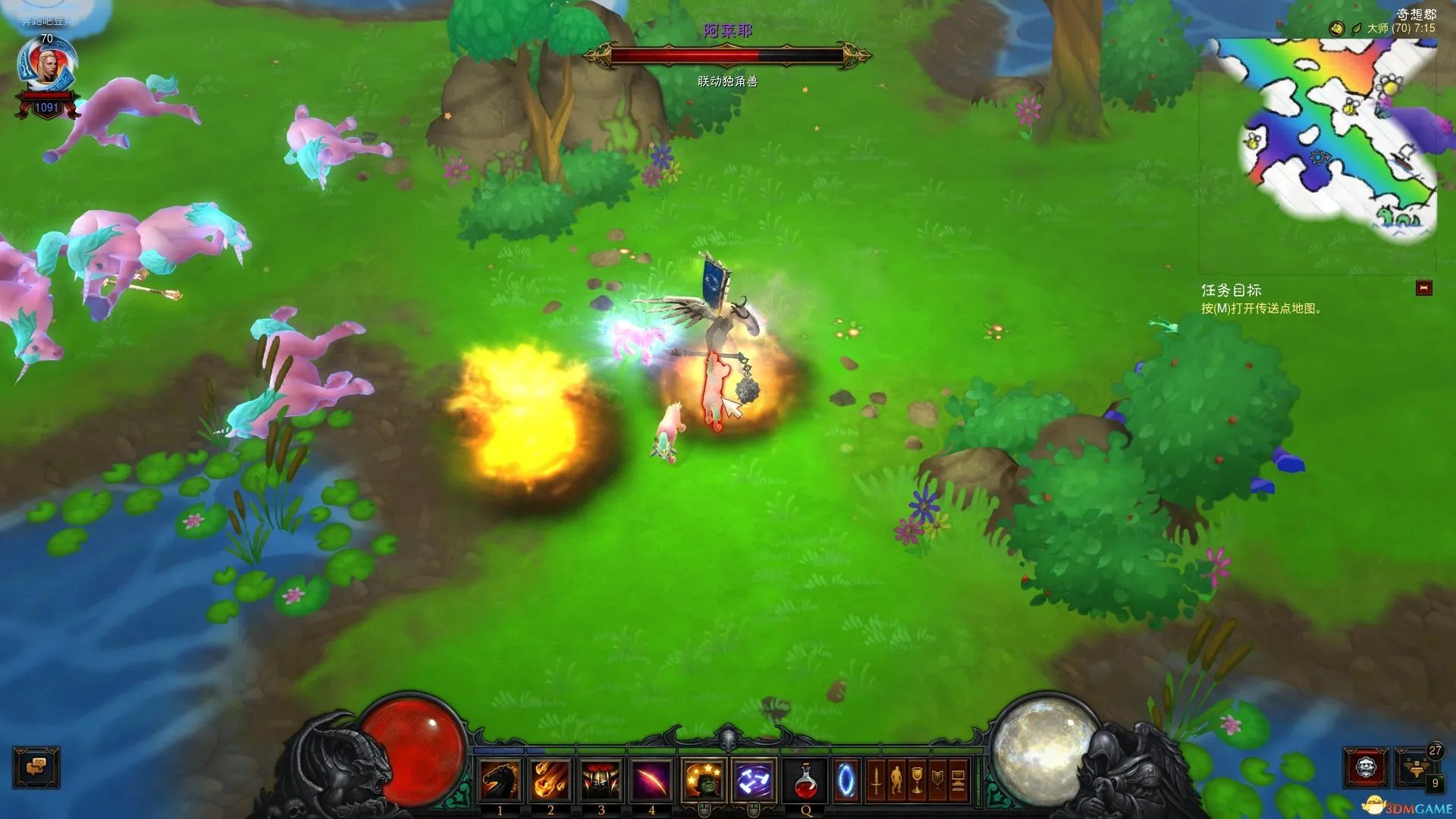Cast the falling meteors skill in slot 2

(x=551, y=781)
